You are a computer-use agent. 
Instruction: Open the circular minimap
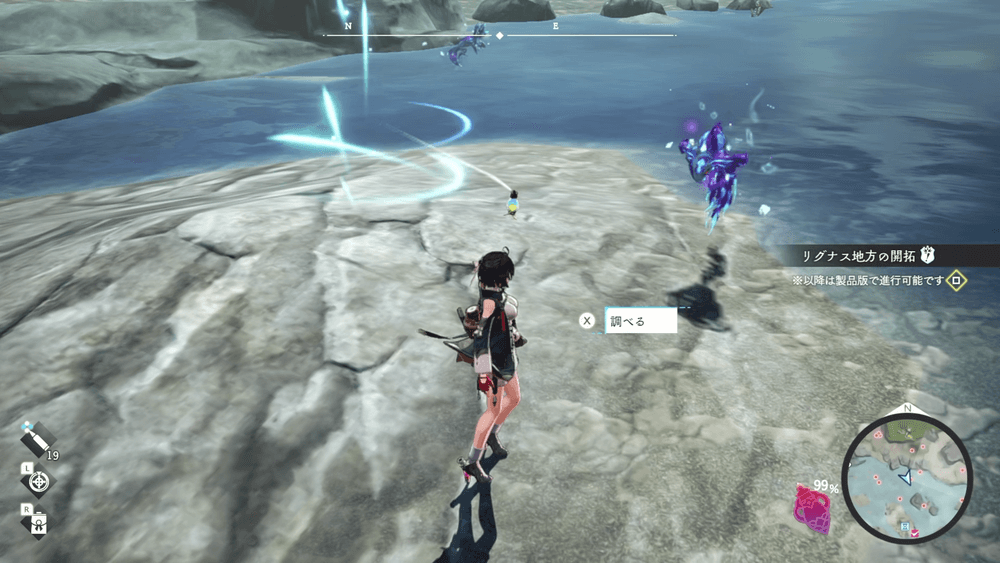coord(907,479)
